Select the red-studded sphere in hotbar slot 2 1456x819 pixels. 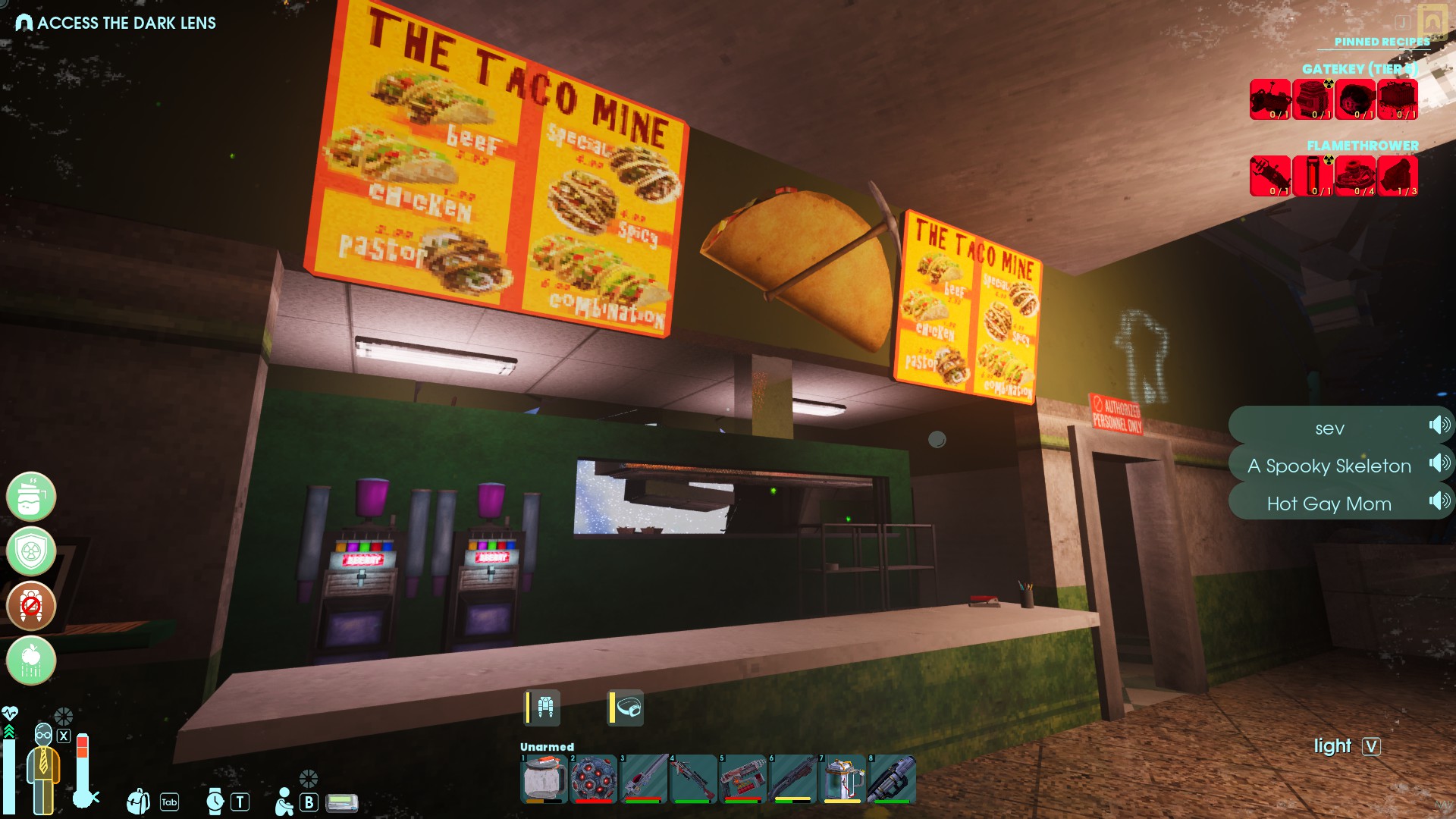[593, 778]
